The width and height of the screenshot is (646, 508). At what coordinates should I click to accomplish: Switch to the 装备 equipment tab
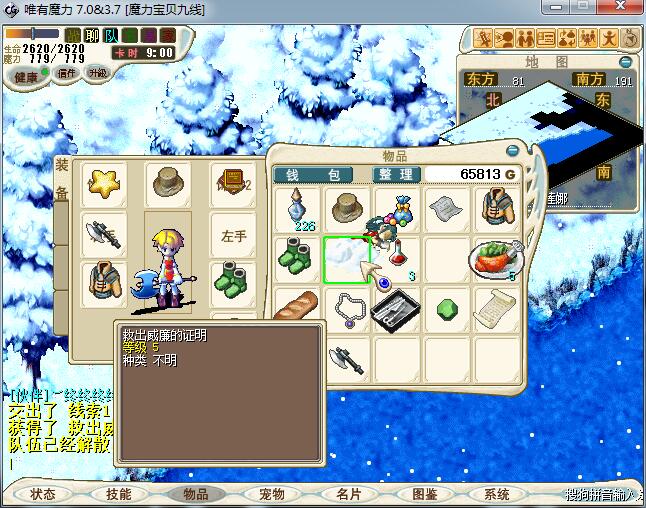[62, 180]
